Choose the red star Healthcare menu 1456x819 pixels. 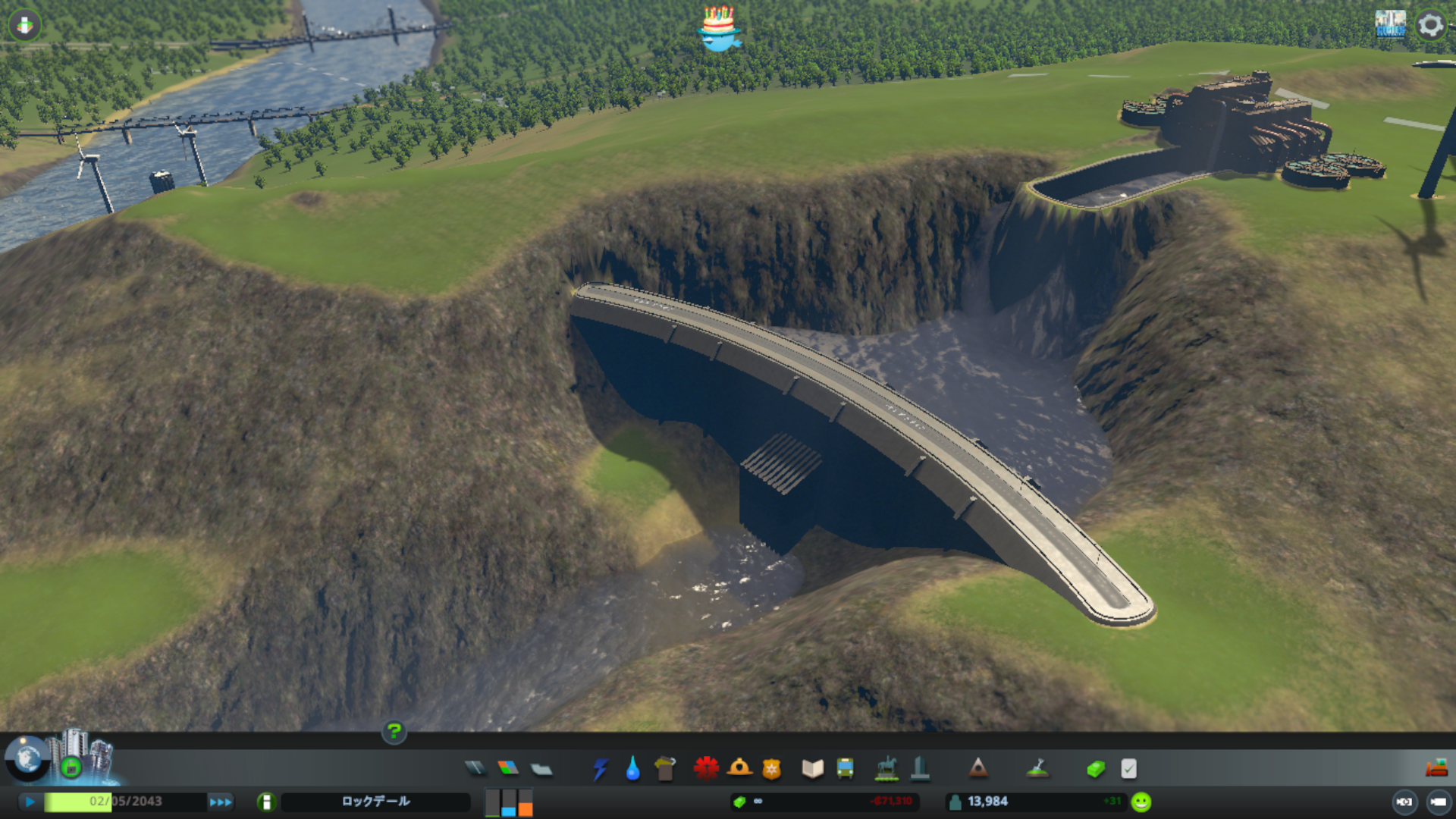tap(706, 769)
